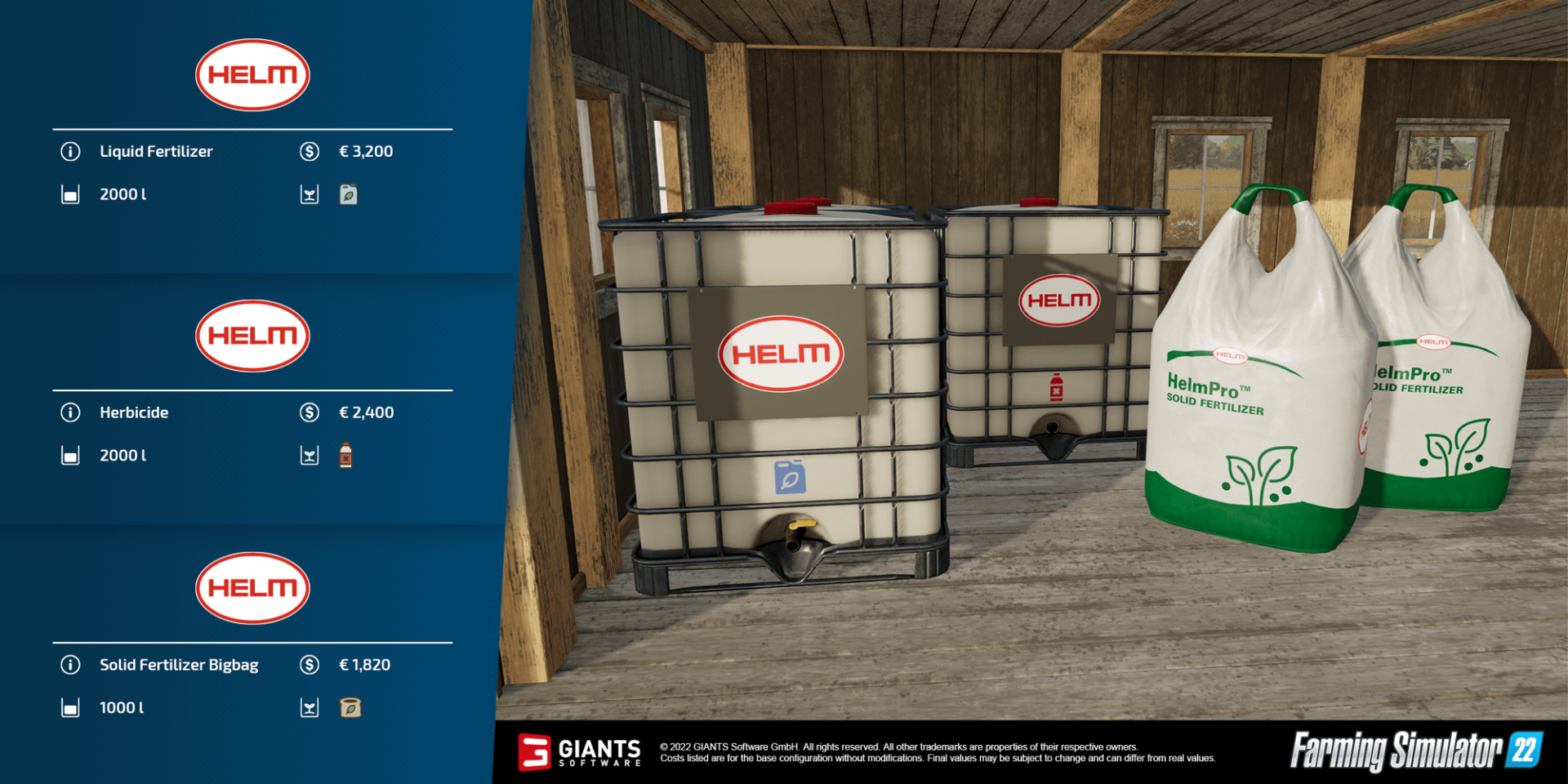Click the Solid Fertilizer bag fill-type icon
The image size is (1568, 784).
[x=349, y=708]
